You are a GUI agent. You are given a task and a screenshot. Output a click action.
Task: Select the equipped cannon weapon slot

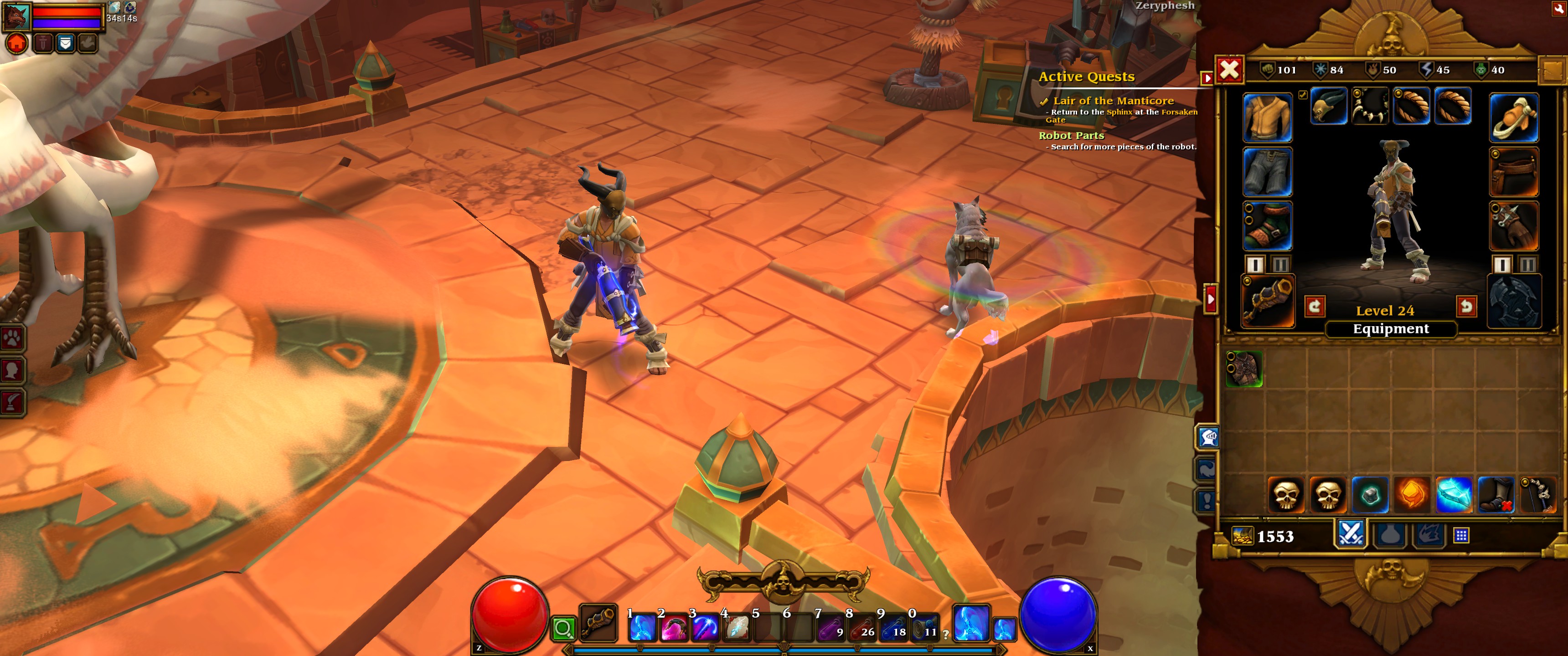1267,301
